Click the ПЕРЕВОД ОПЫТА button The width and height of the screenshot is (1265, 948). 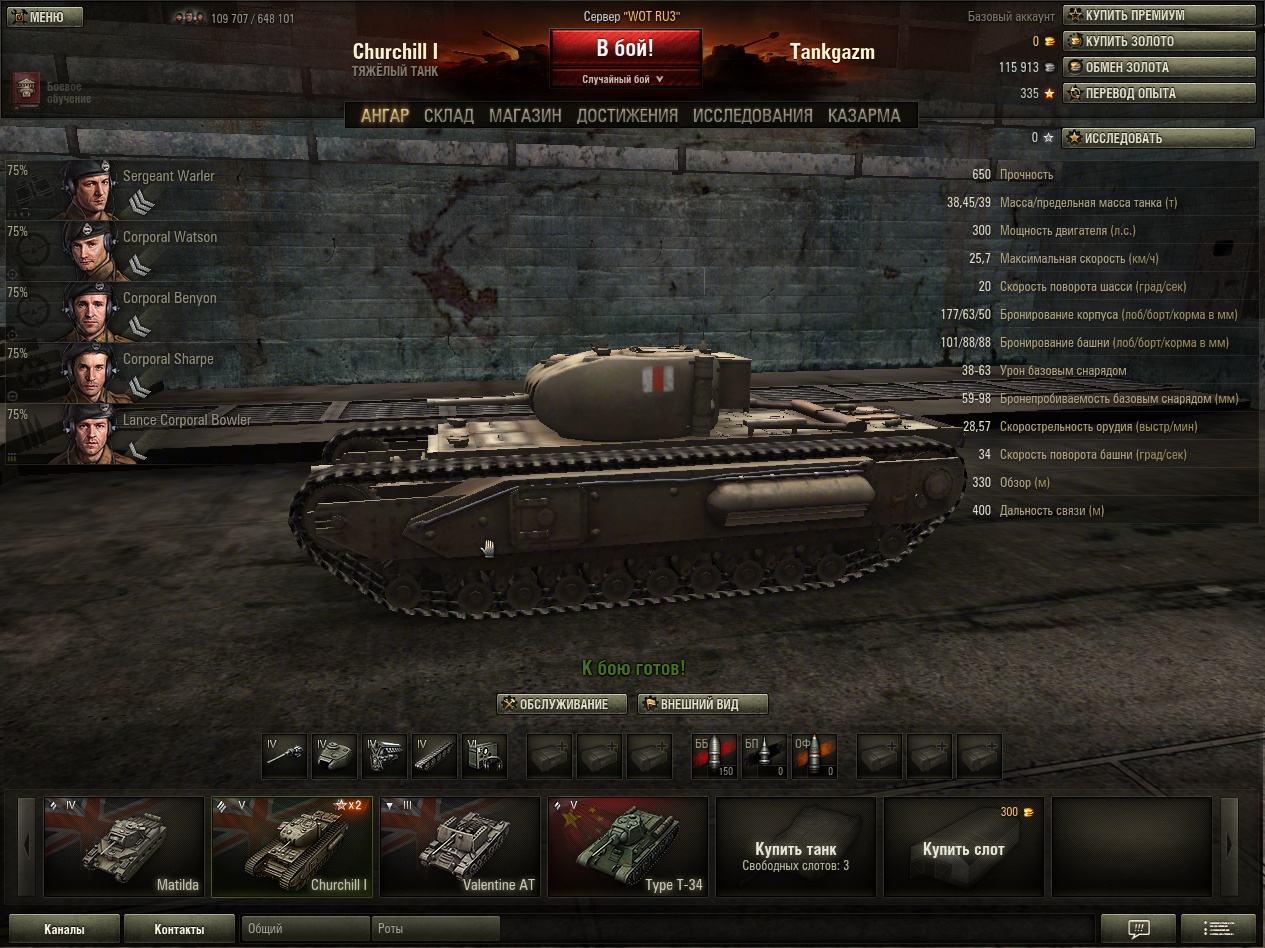coord(1158,94)
